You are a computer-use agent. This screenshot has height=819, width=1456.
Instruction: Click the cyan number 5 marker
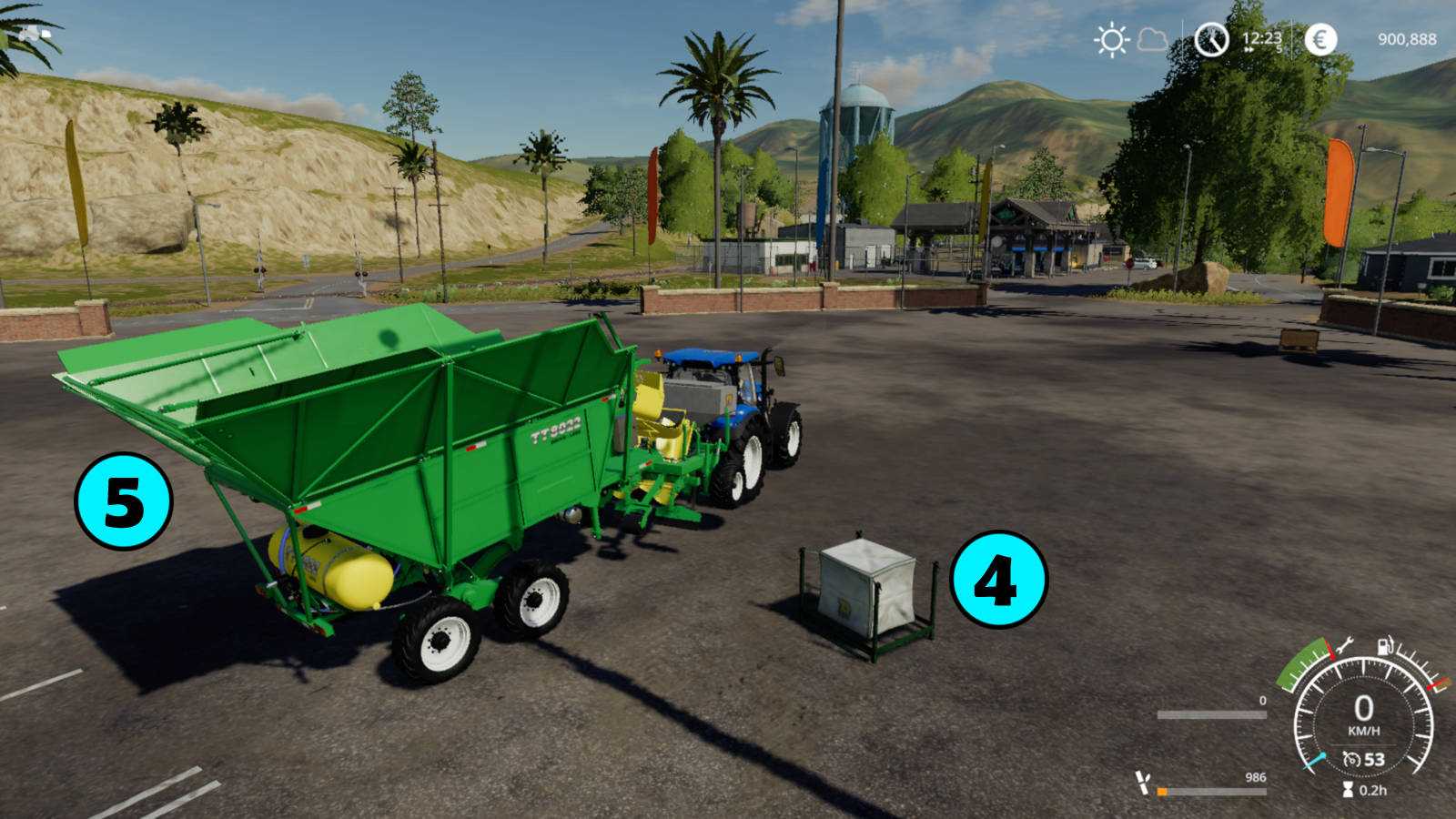tap(124, 500)
